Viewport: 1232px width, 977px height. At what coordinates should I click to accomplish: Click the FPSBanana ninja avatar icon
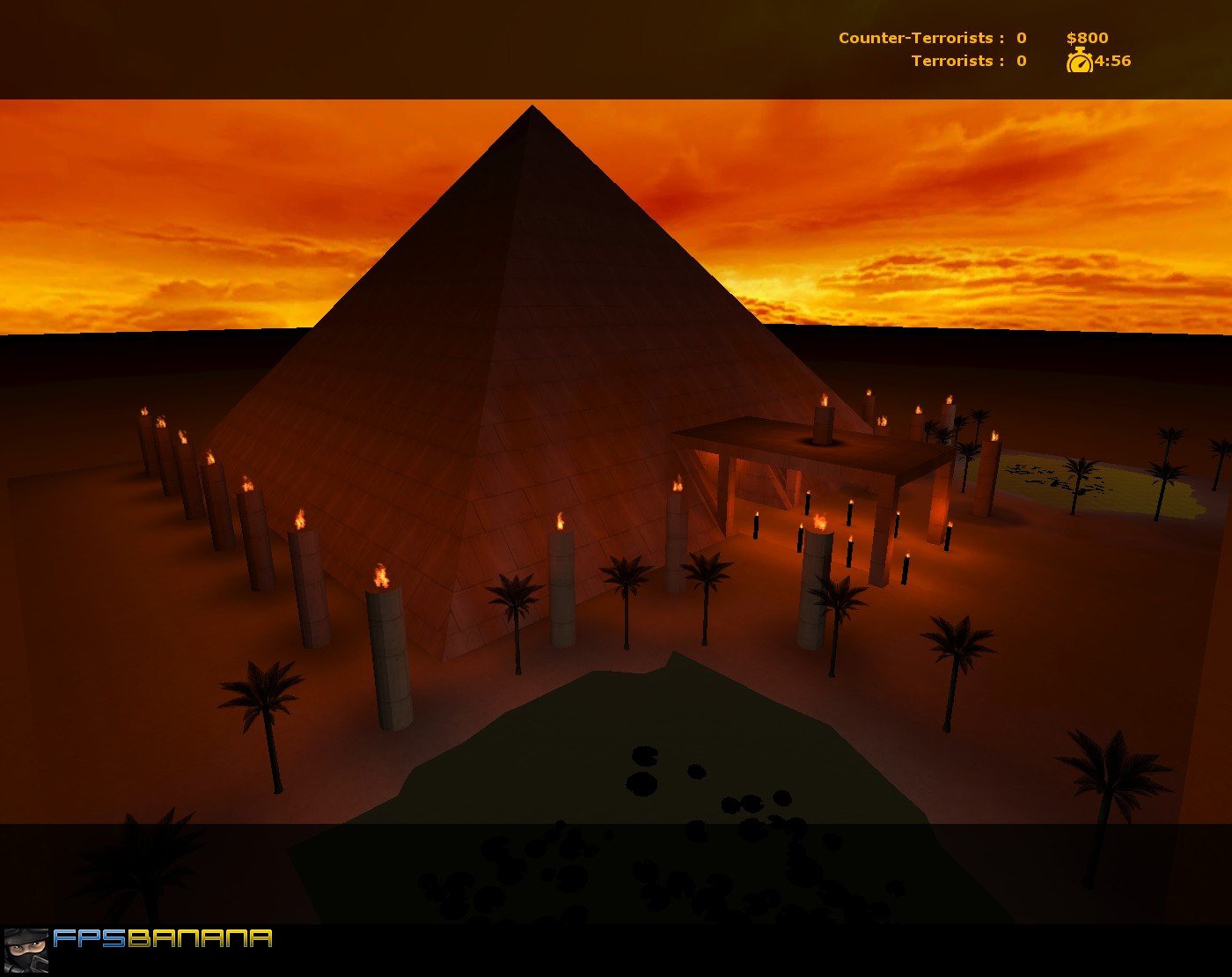point(28,947)
